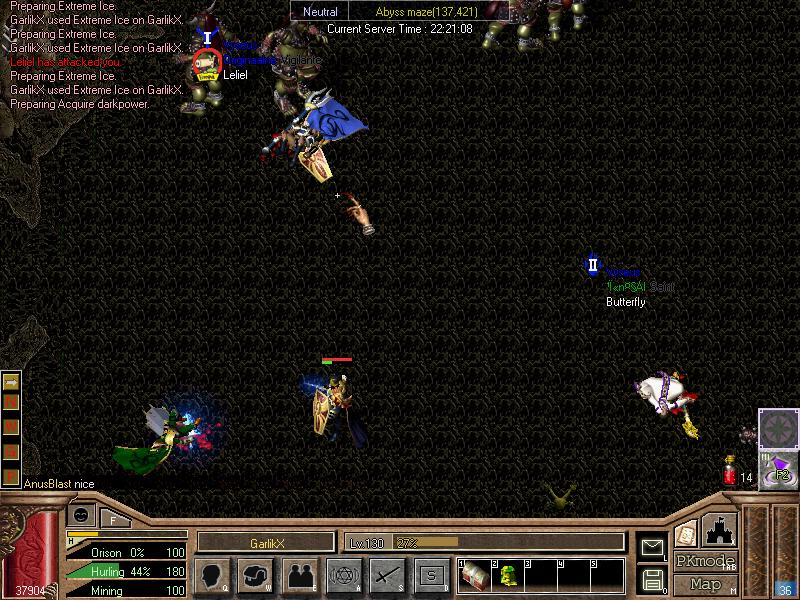Open the two-people party button
The height and width of the screenshot is (600, 800).
tap(300, 575)
